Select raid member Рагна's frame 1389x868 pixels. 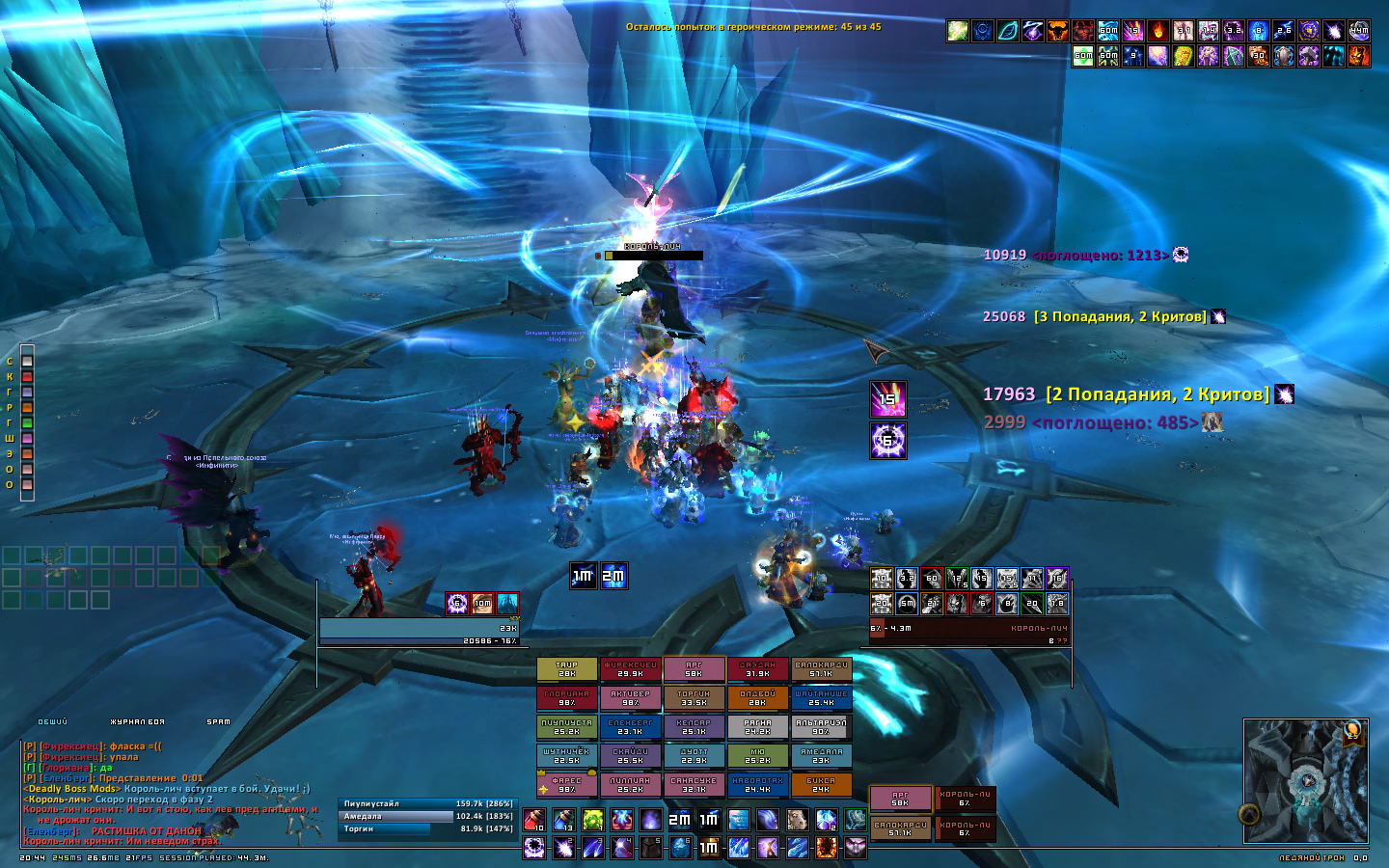click(757, 727)
